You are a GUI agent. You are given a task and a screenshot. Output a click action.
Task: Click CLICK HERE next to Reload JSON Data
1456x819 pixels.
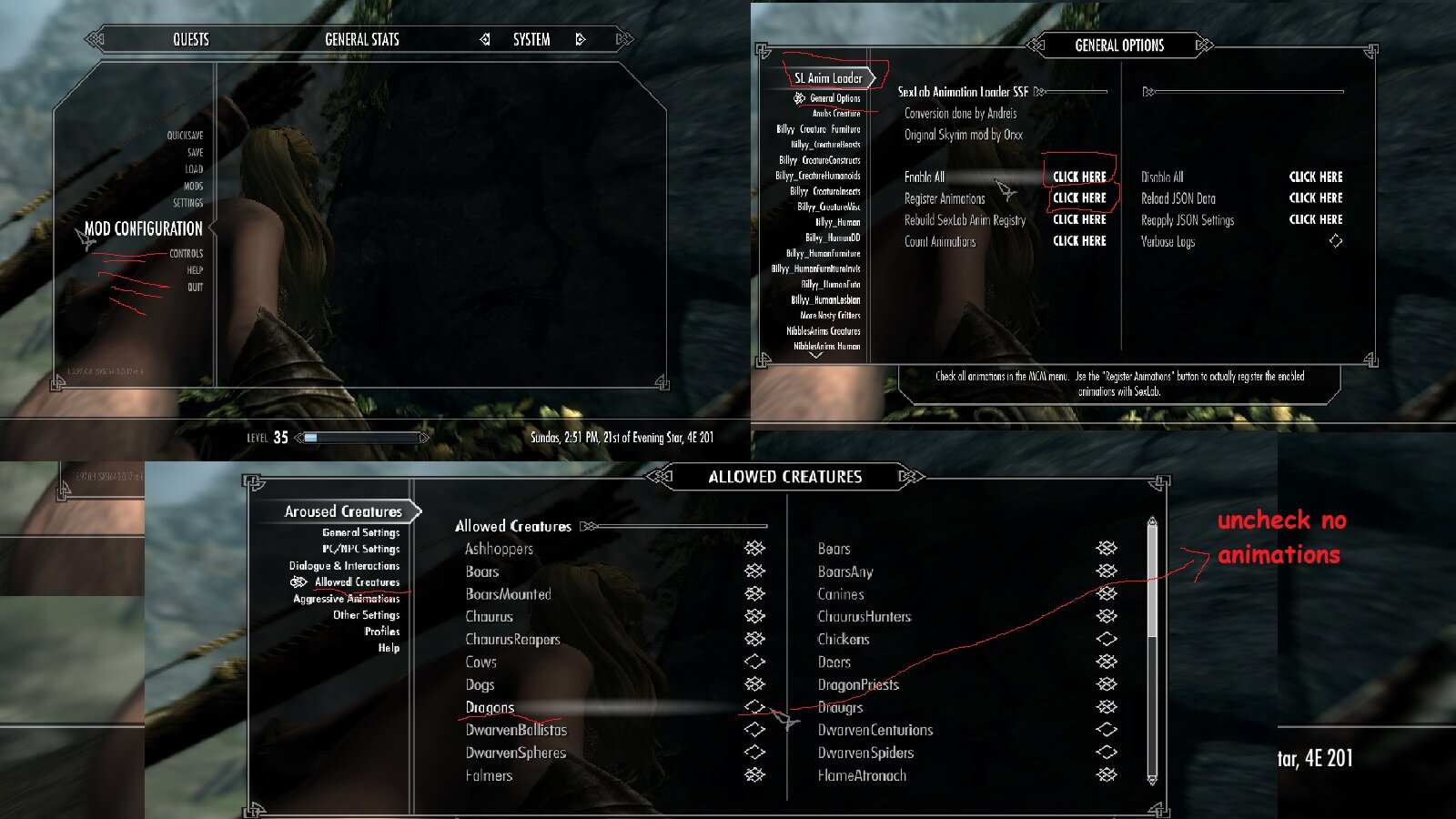[x=1316, y=198]
